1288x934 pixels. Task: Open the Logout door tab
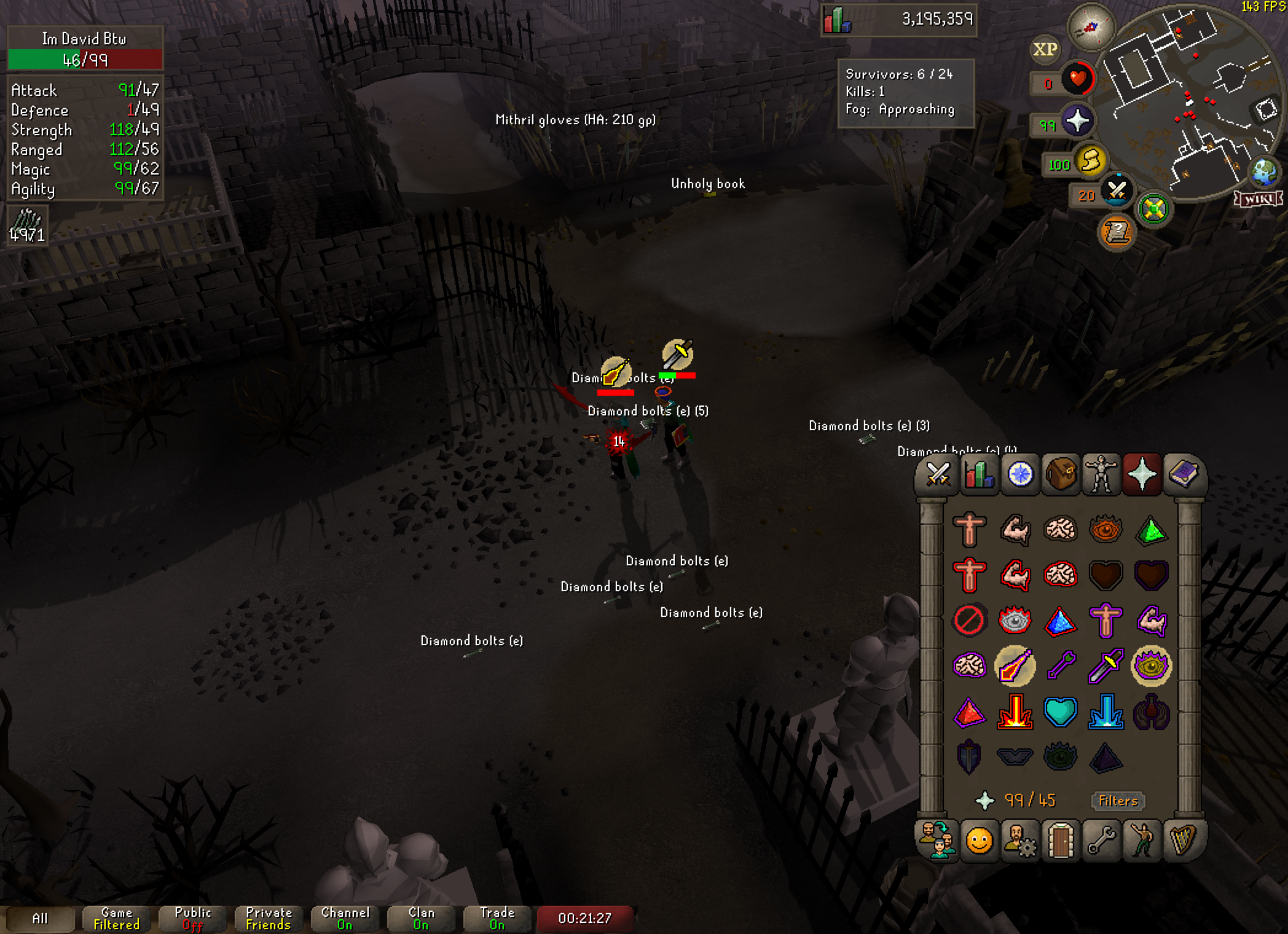(x=1061, y=840)
